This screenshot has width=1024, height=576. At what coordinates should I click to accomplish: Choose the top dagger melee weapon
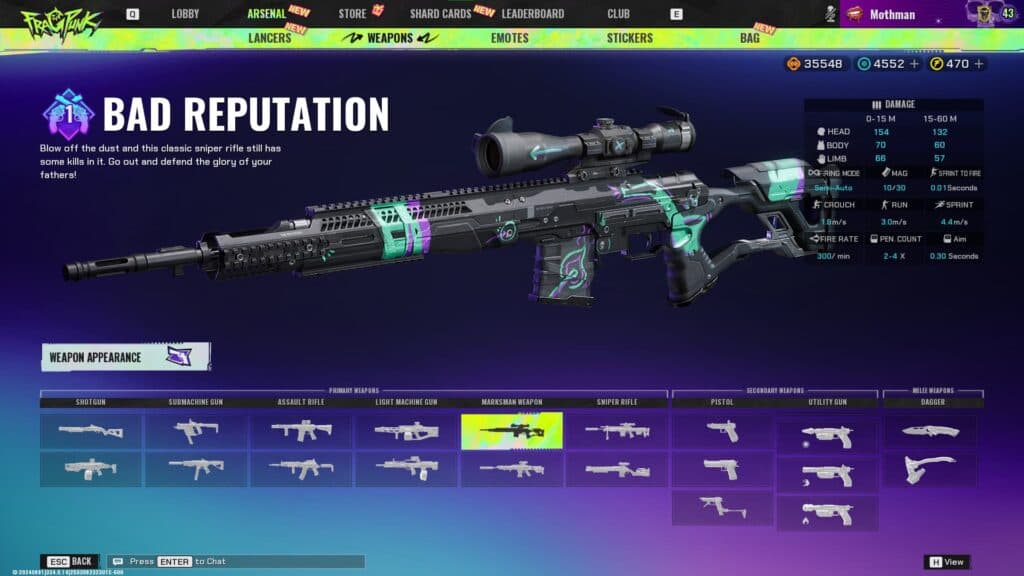[x=930, y=431]
